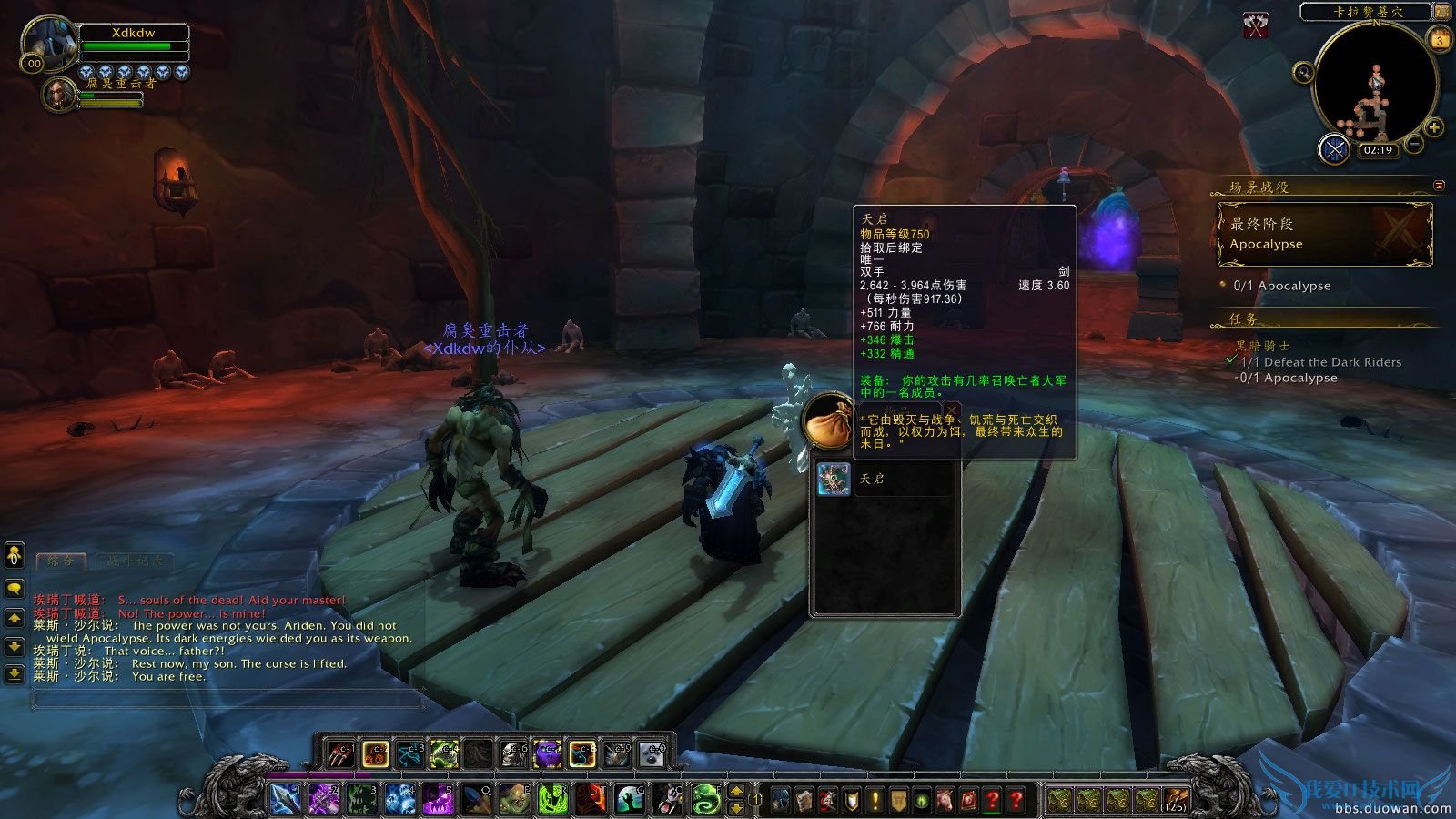Collapse the objective tracker with its corner button
Viewport: 1456px width, 819px height.
(x=1439, y=187)
